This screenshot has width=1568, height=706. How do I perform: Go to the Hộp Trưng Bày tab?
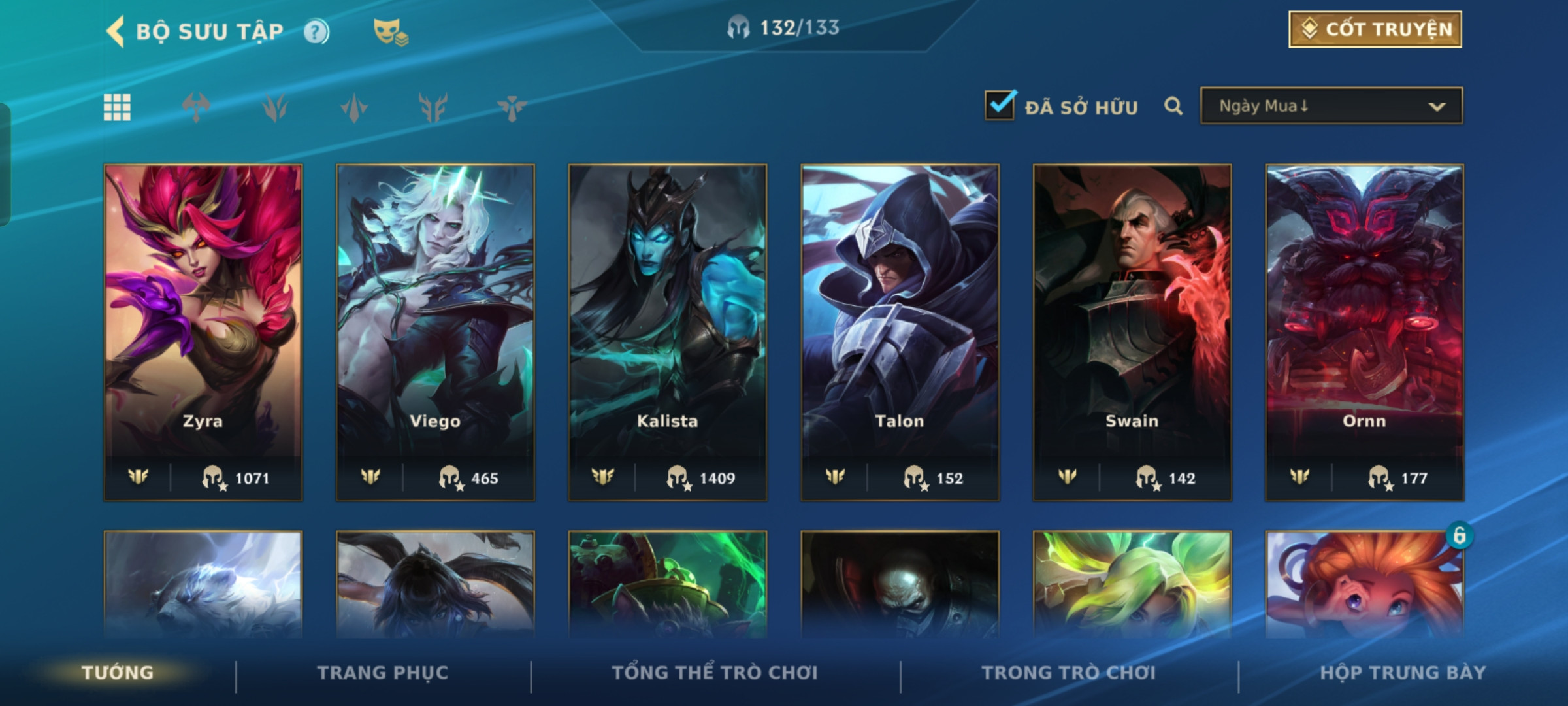1403,673
